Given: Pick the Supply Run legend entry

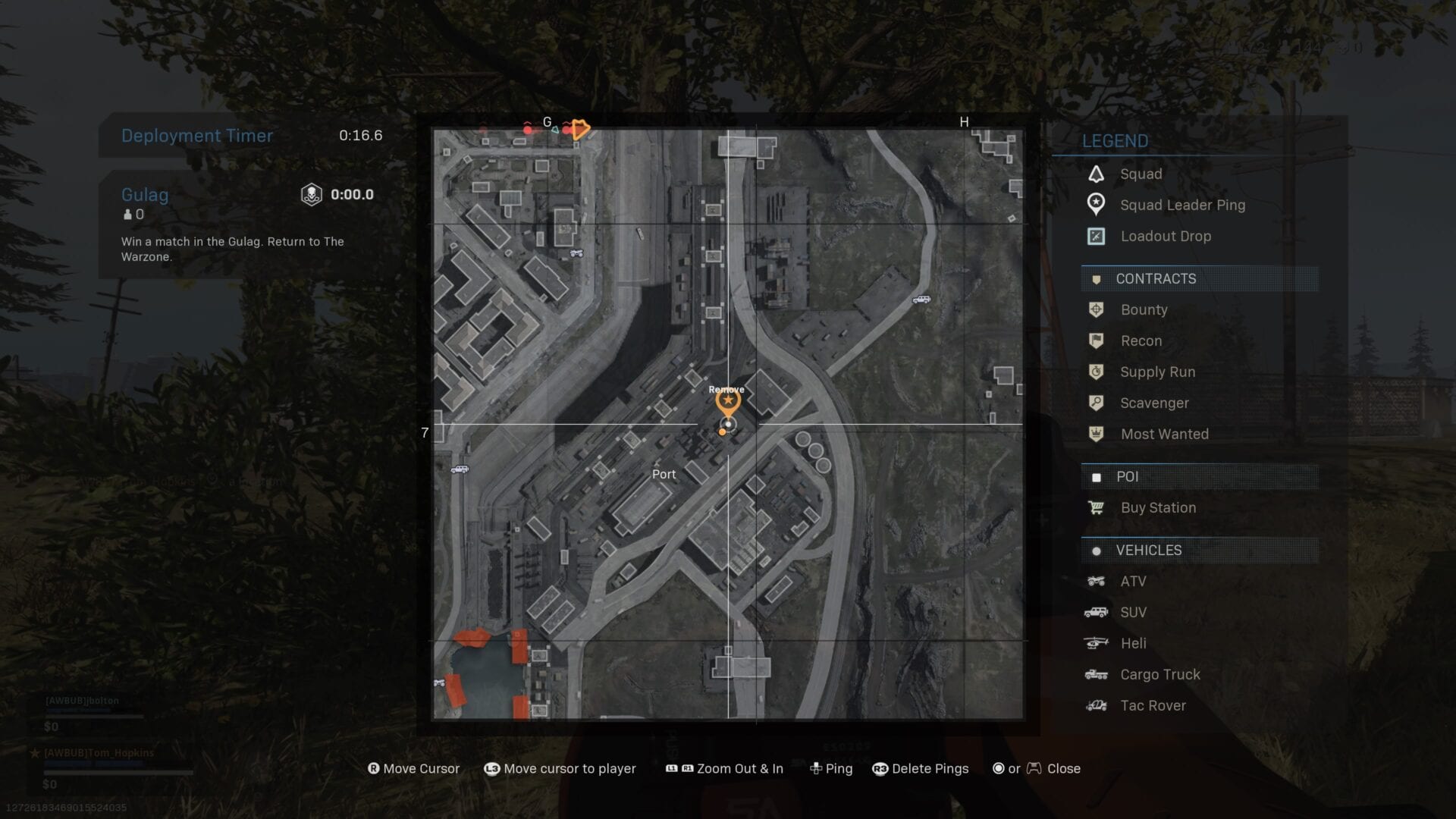Looking at the screenshot, I should (1157, 372).
